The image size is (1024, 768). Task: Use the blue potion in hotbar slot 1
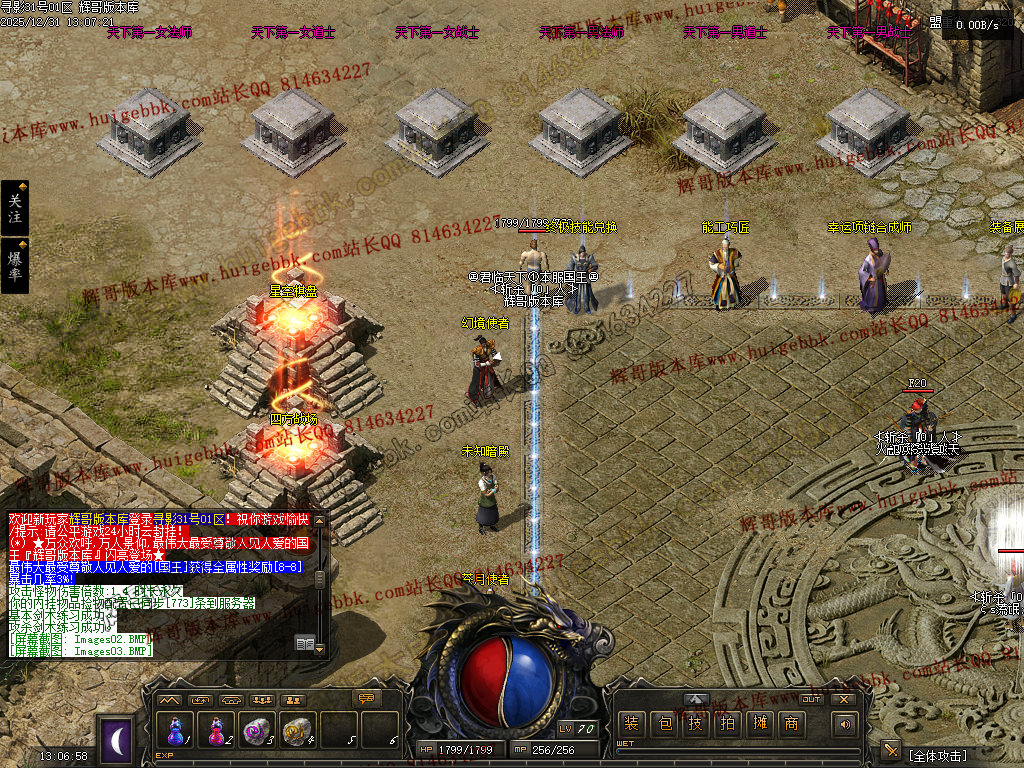(177, 731)
